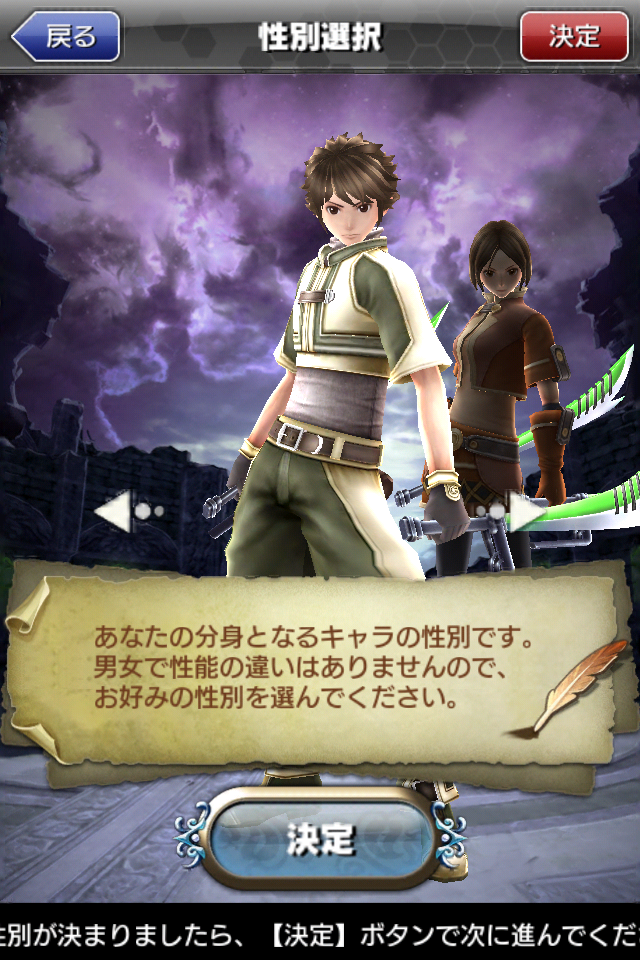Screen dimensions: 640x960
Task: Click the left arrow to switch character
Action: tap(116, 512)
